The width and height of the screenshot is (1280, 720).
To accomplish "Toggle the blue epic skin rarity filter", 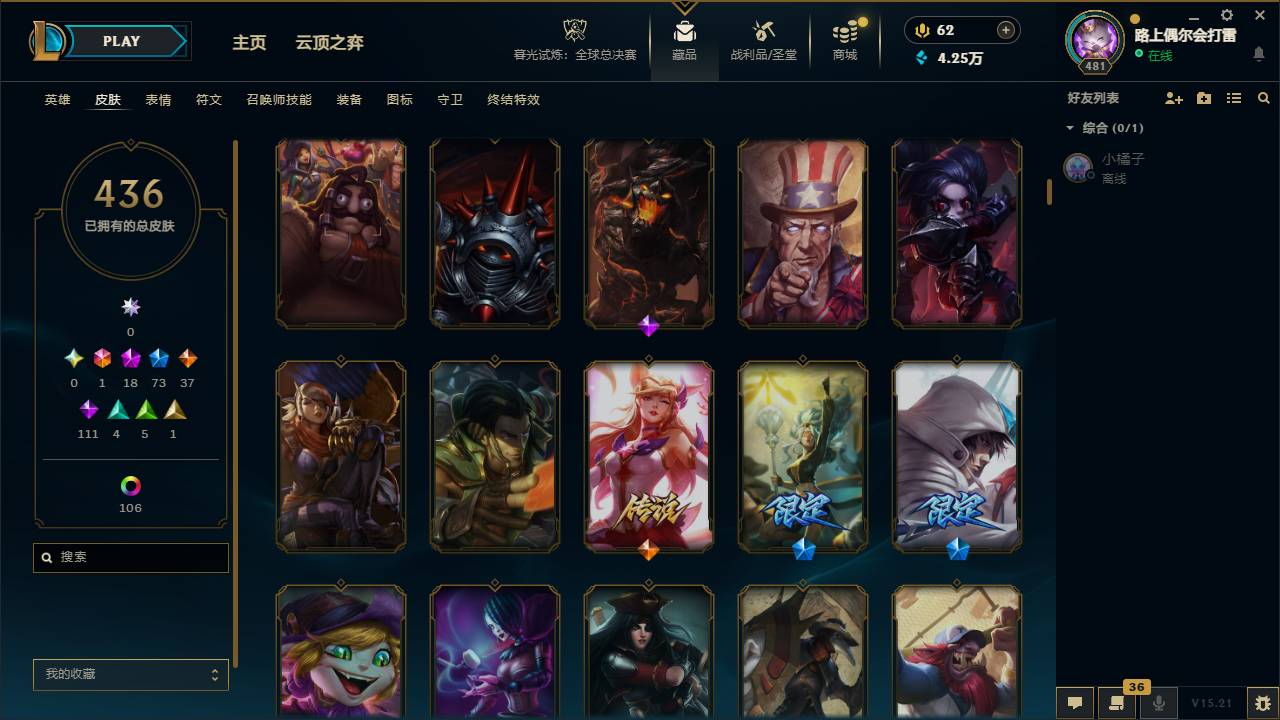I will 158,358.
